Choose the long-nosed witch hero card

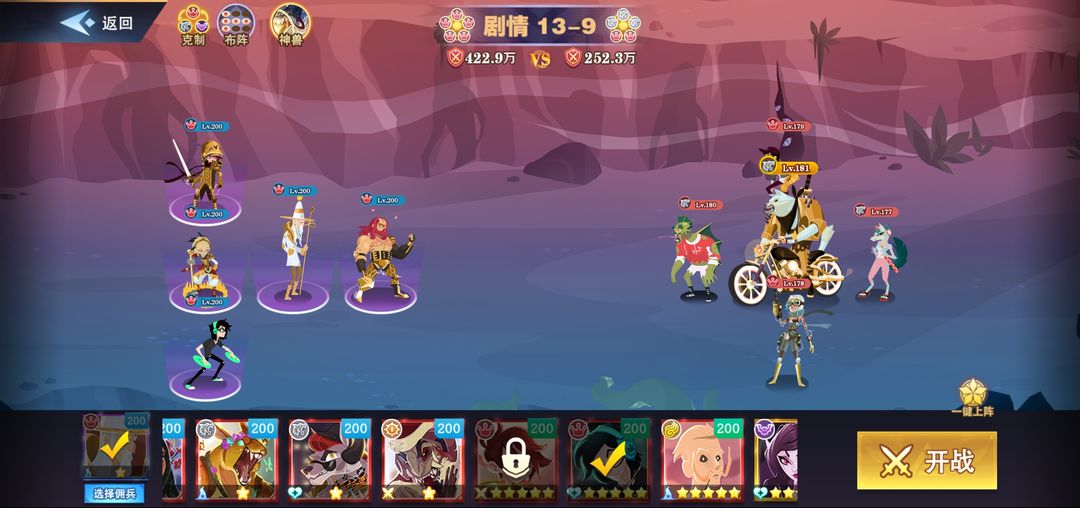coord(423,458)
